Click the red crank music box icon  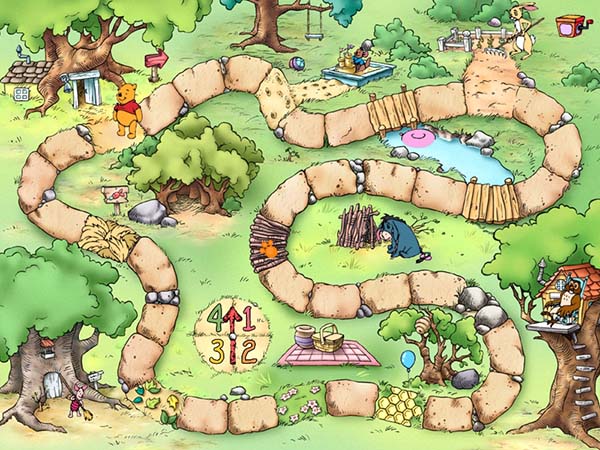pyautogui.click(x=571, y=25)
